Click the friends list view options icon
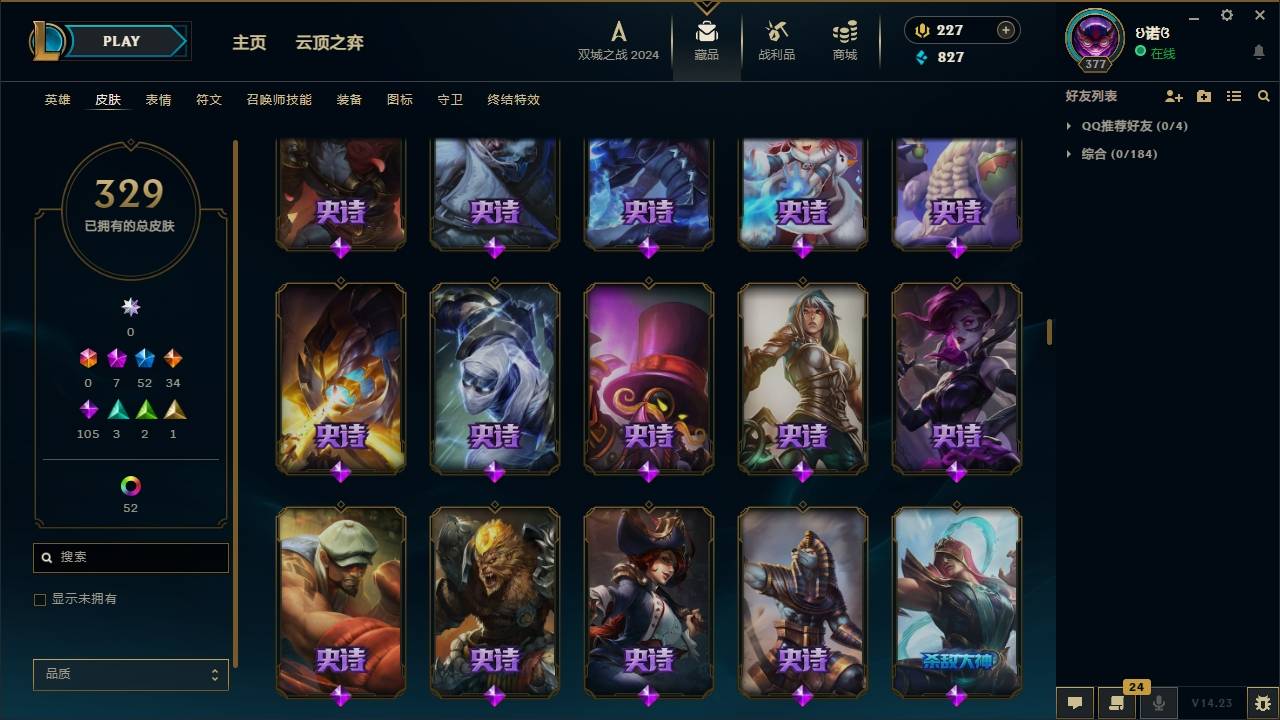This screenshot has width=1280, height=720. 1233,96
